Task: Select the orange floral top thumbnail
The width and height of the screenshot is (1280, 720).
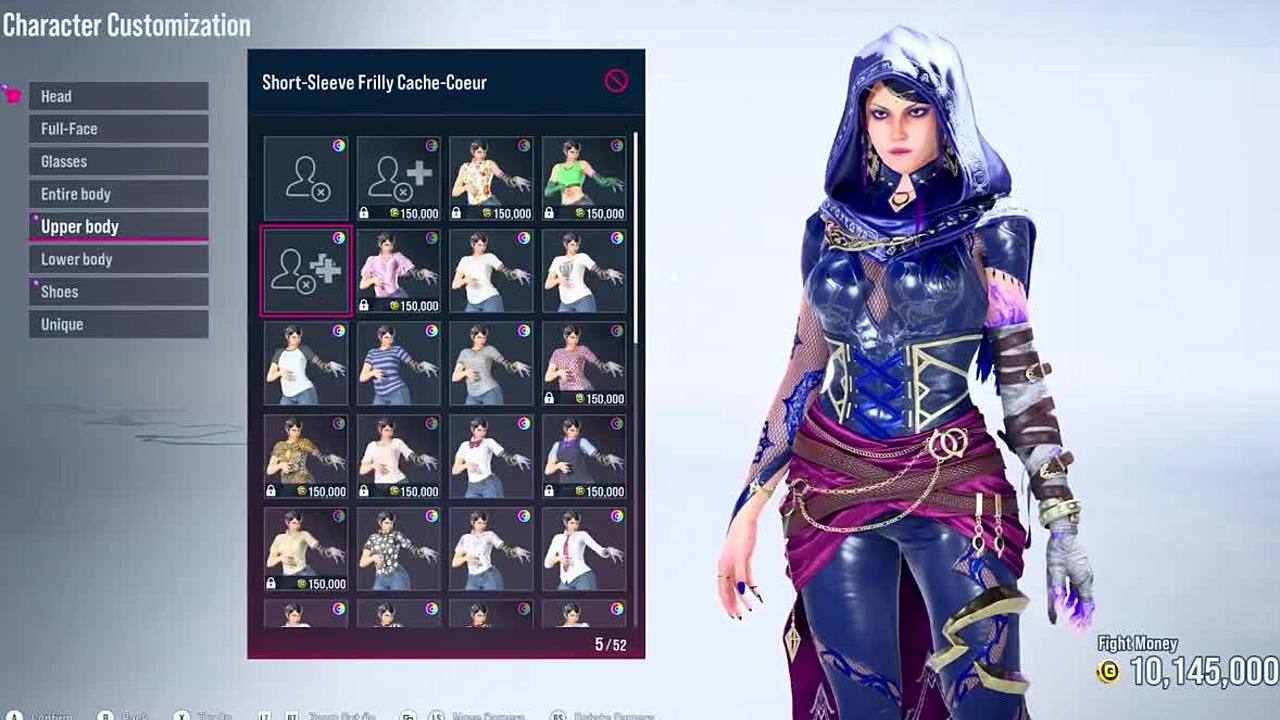Action: [x=491, y=178]
